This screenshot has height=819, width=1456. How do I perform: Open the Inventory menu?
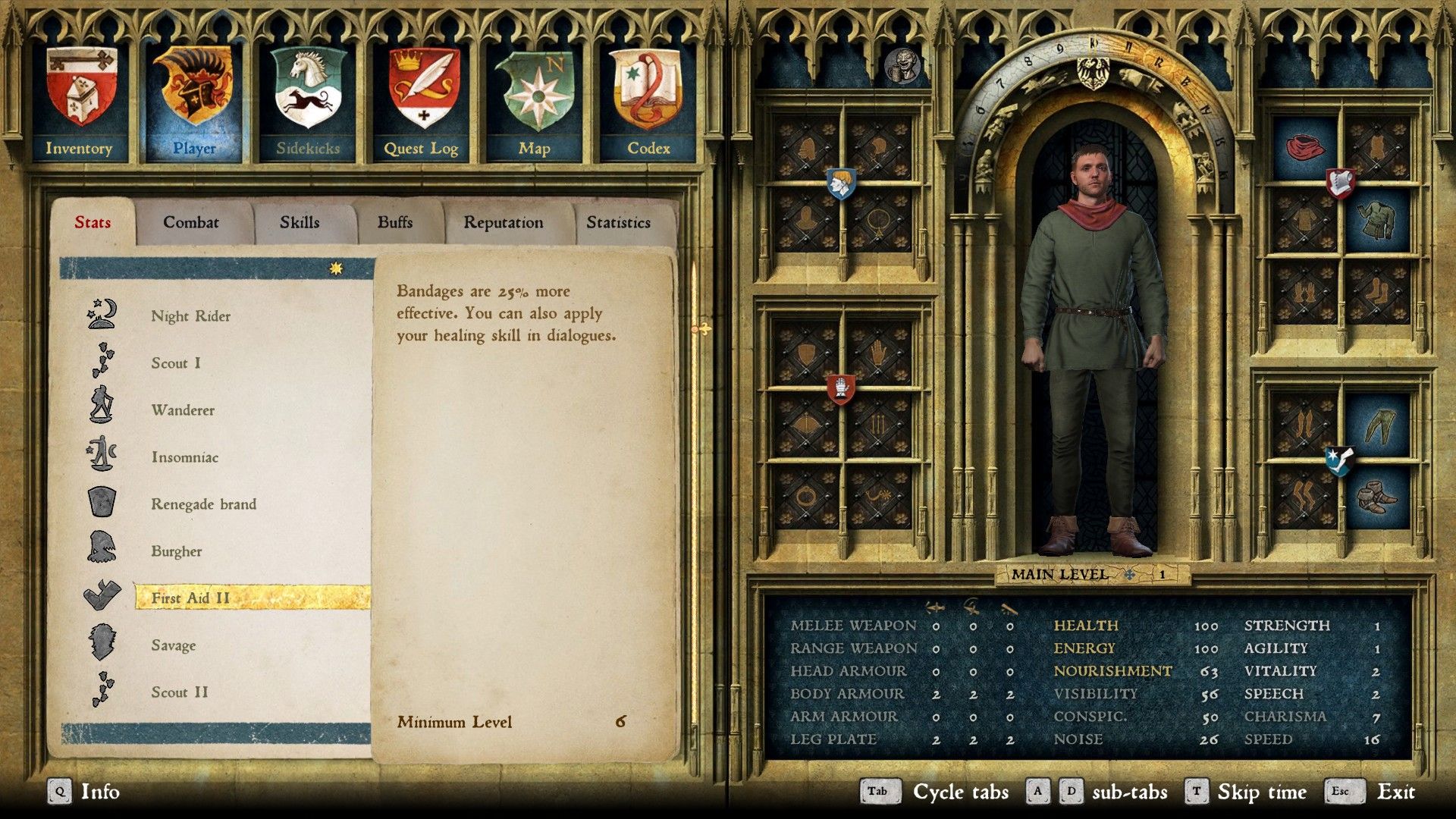click(x=80, y=102)
